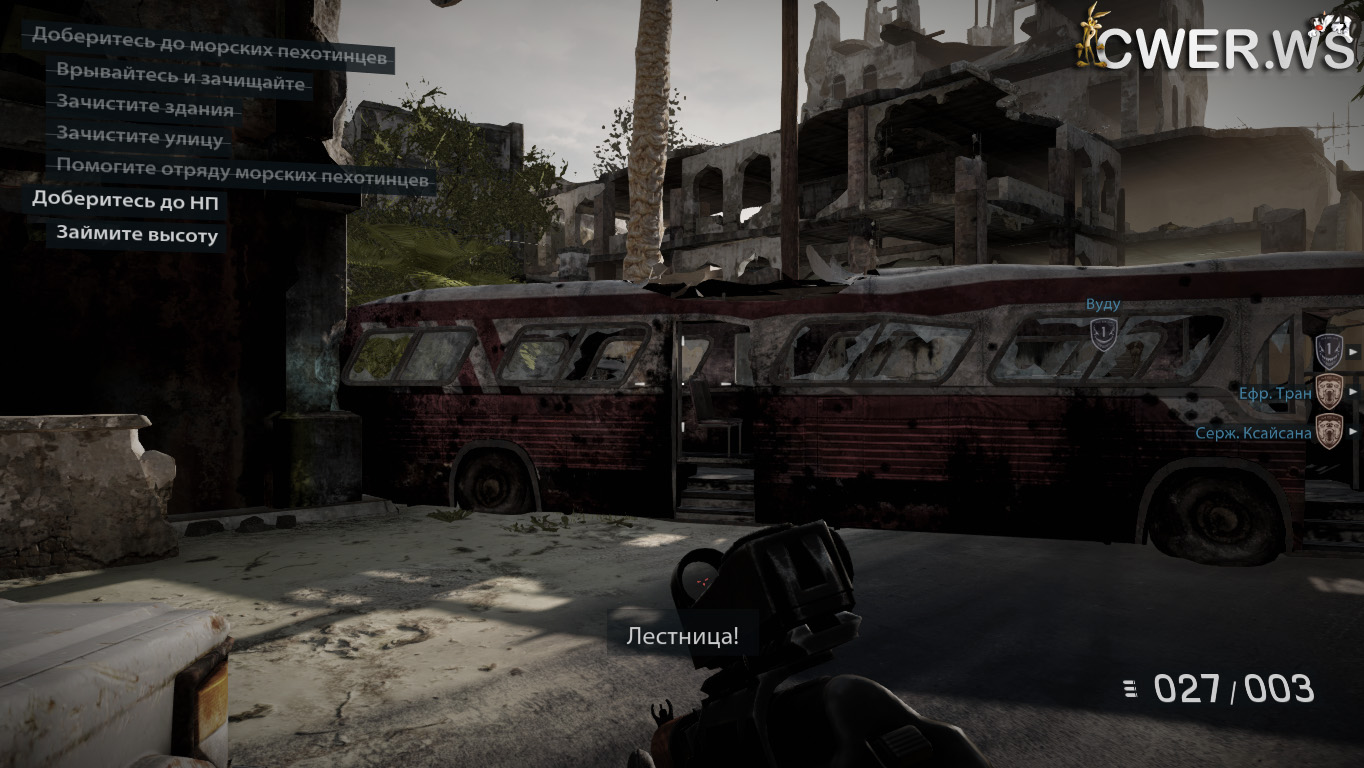Select "Помогите отряду морских пехотинцев" objective
The height and width of the screenshot is (768, 1364).
tap(243, 174)
